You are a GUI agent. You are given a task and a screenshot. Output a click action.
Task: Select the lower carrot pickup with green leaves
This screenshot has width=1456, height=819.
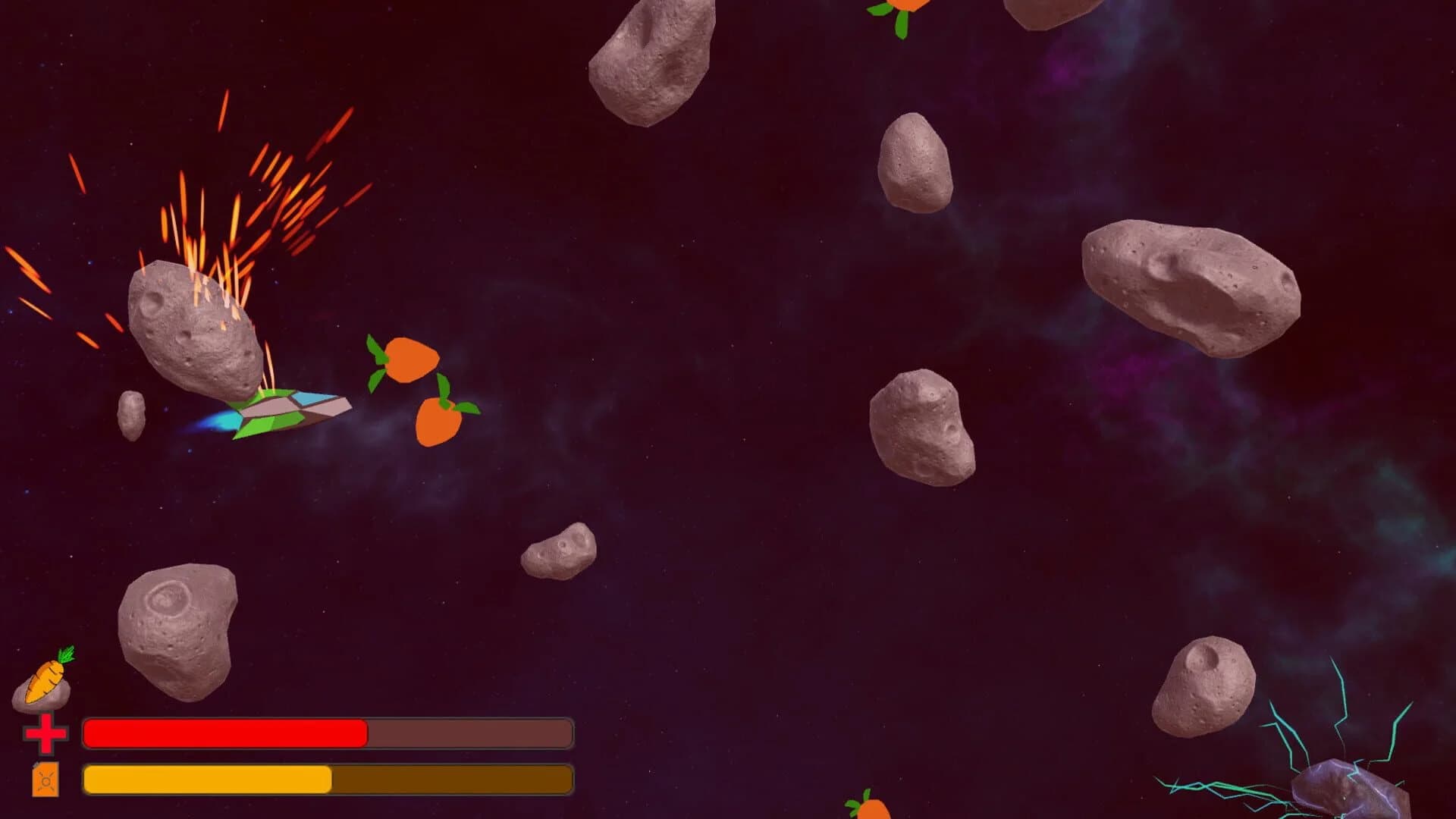click(440, 421)
